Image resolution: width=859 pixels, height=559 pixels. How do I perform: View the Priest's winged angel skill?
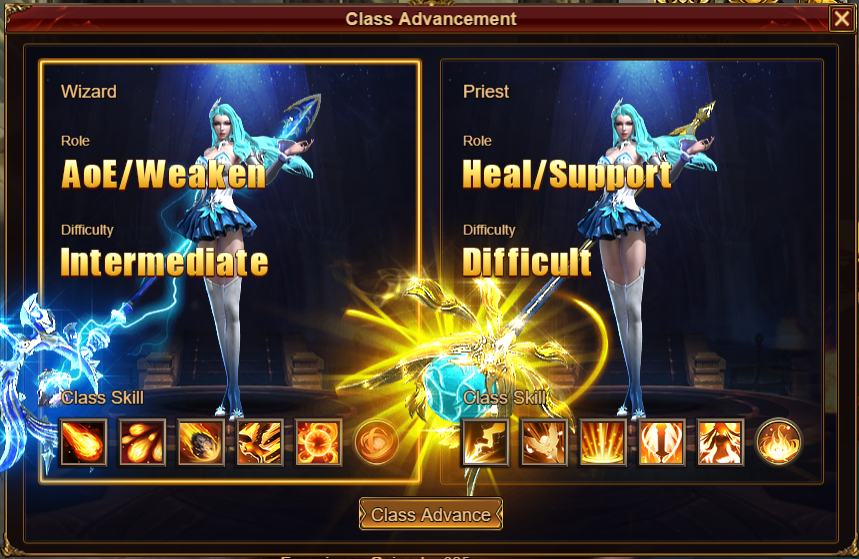pos(544,442)
